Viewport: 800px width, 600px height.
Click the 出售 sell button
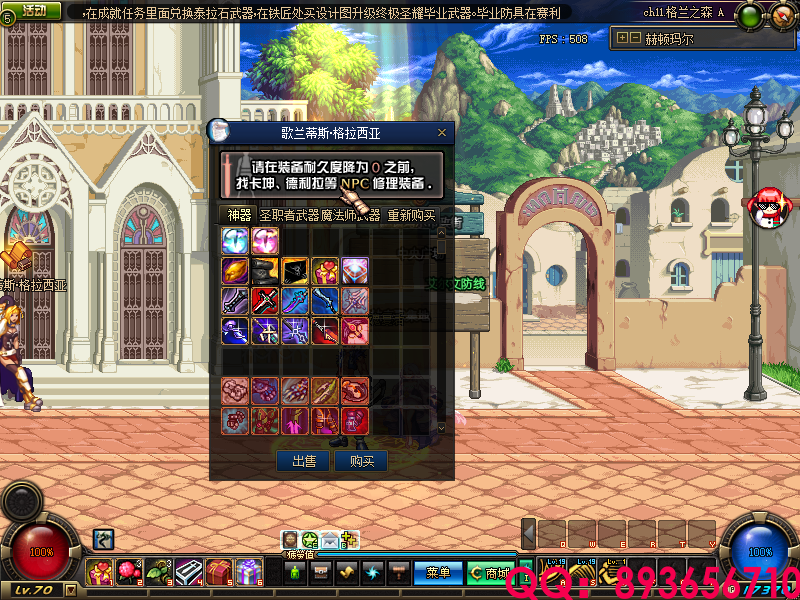303,461
